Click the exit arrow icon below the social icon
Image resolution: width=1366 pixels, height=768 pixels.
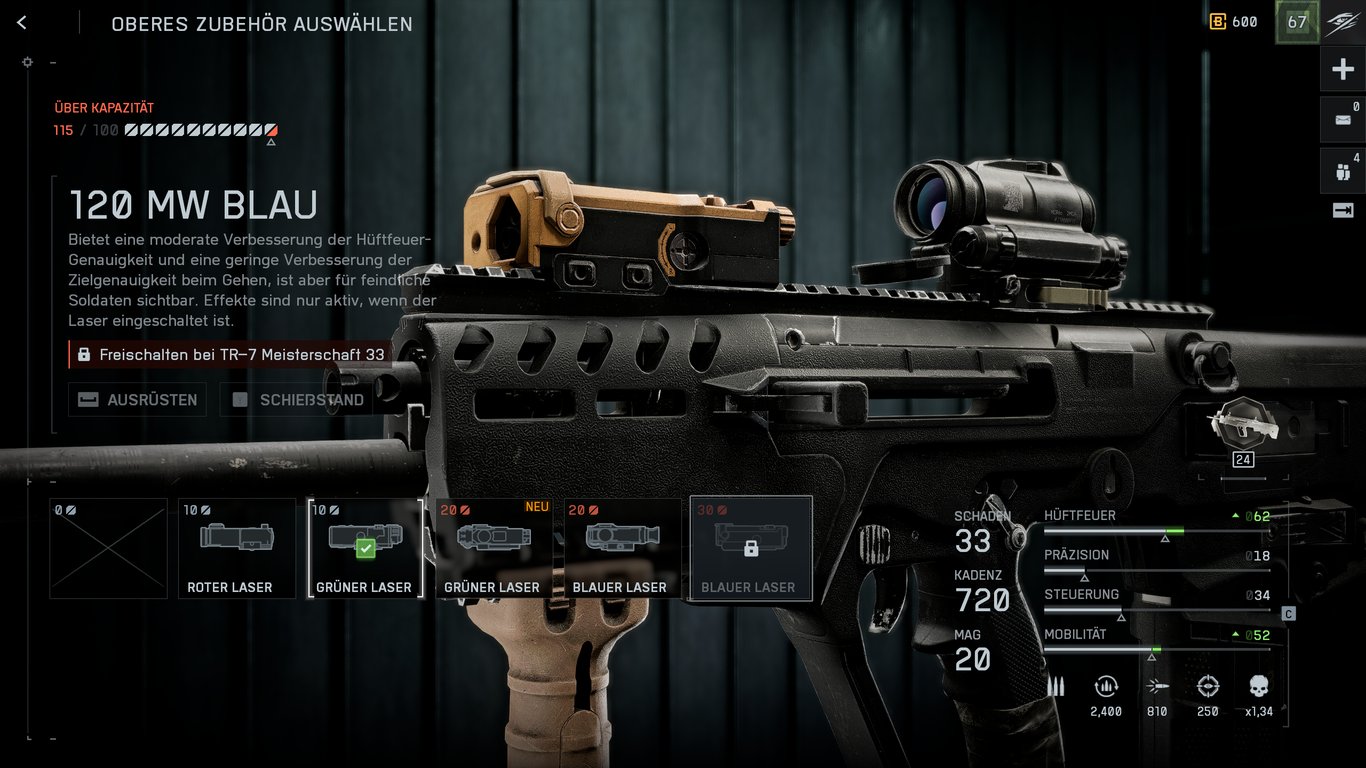1345,208
